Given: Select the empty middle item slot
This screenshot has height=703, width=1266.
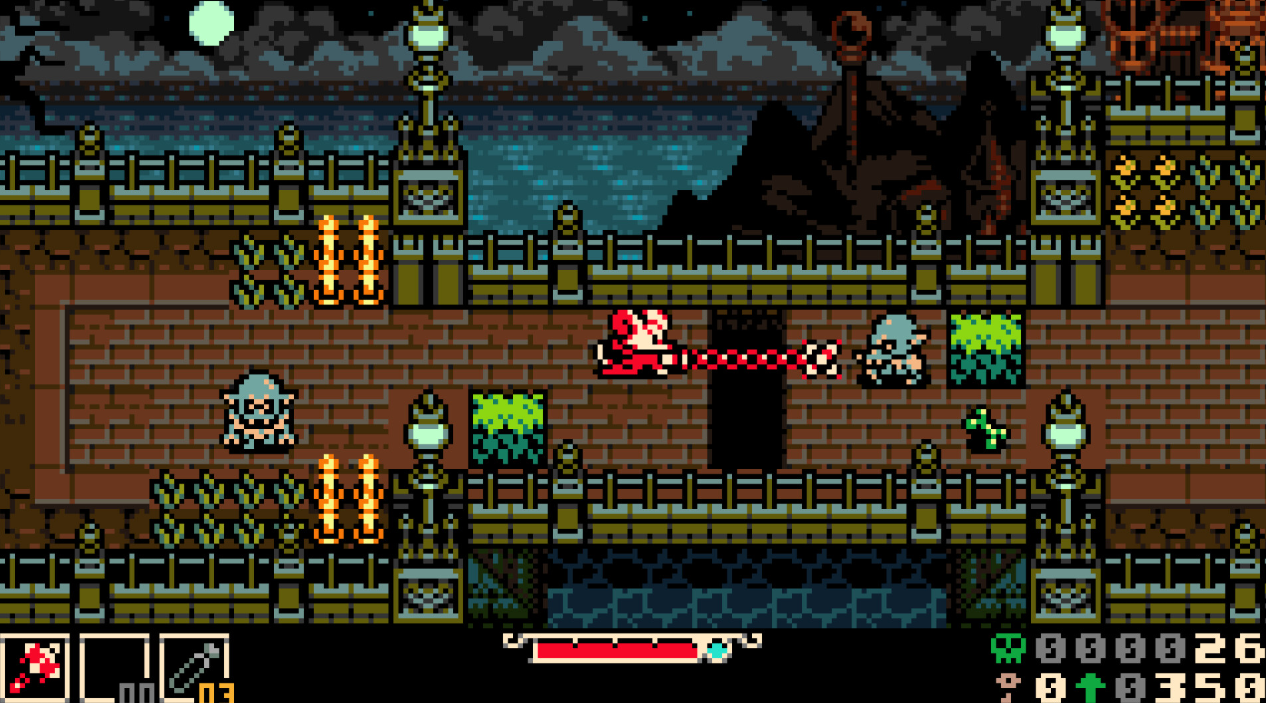Looking at the screenshot, I should tap(113, 667).
